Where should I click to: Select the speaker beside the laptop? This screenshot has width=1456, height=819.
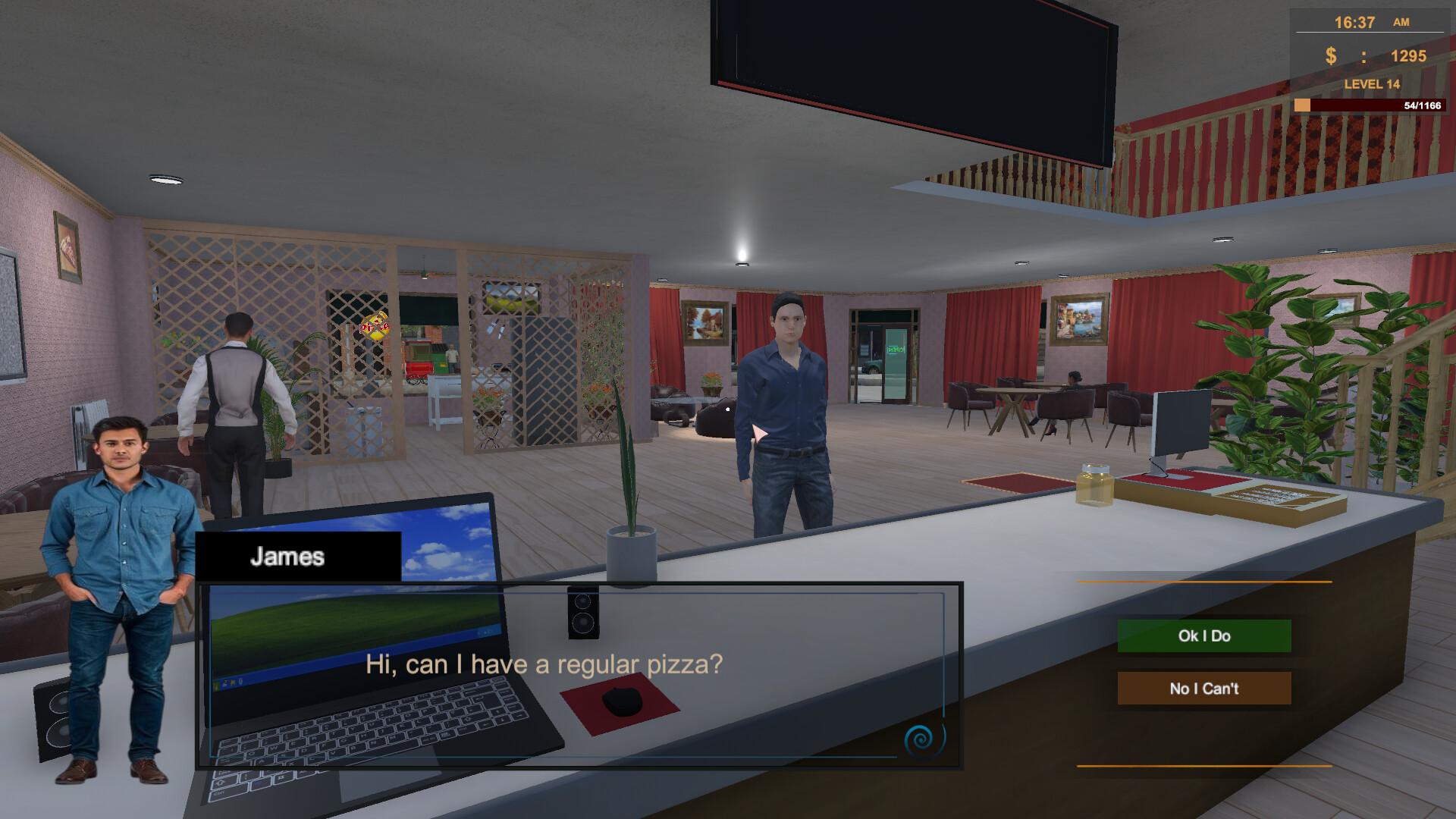[x=583, y=614]
